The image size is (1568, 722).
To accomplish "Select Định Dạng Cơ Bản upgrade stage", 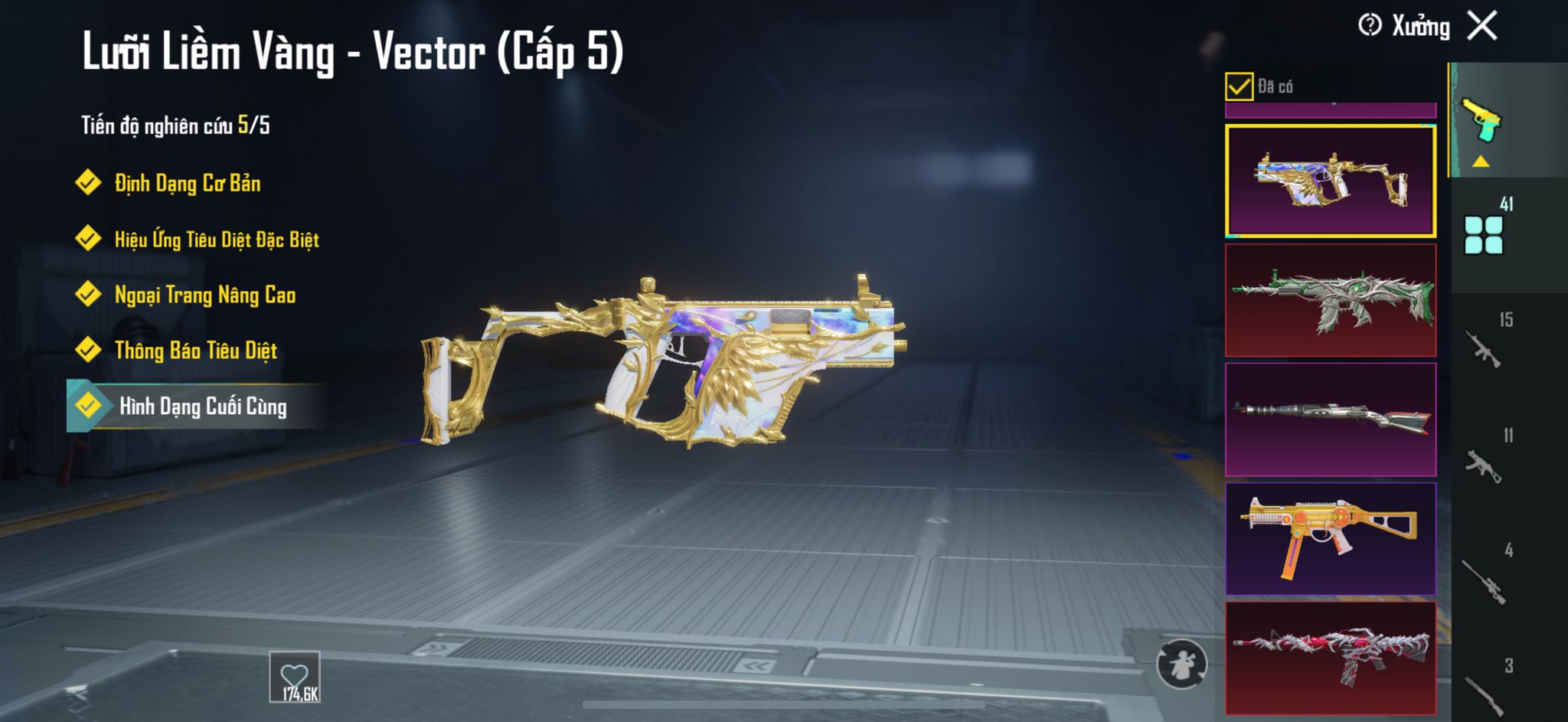I will click(x=187, y=183).
